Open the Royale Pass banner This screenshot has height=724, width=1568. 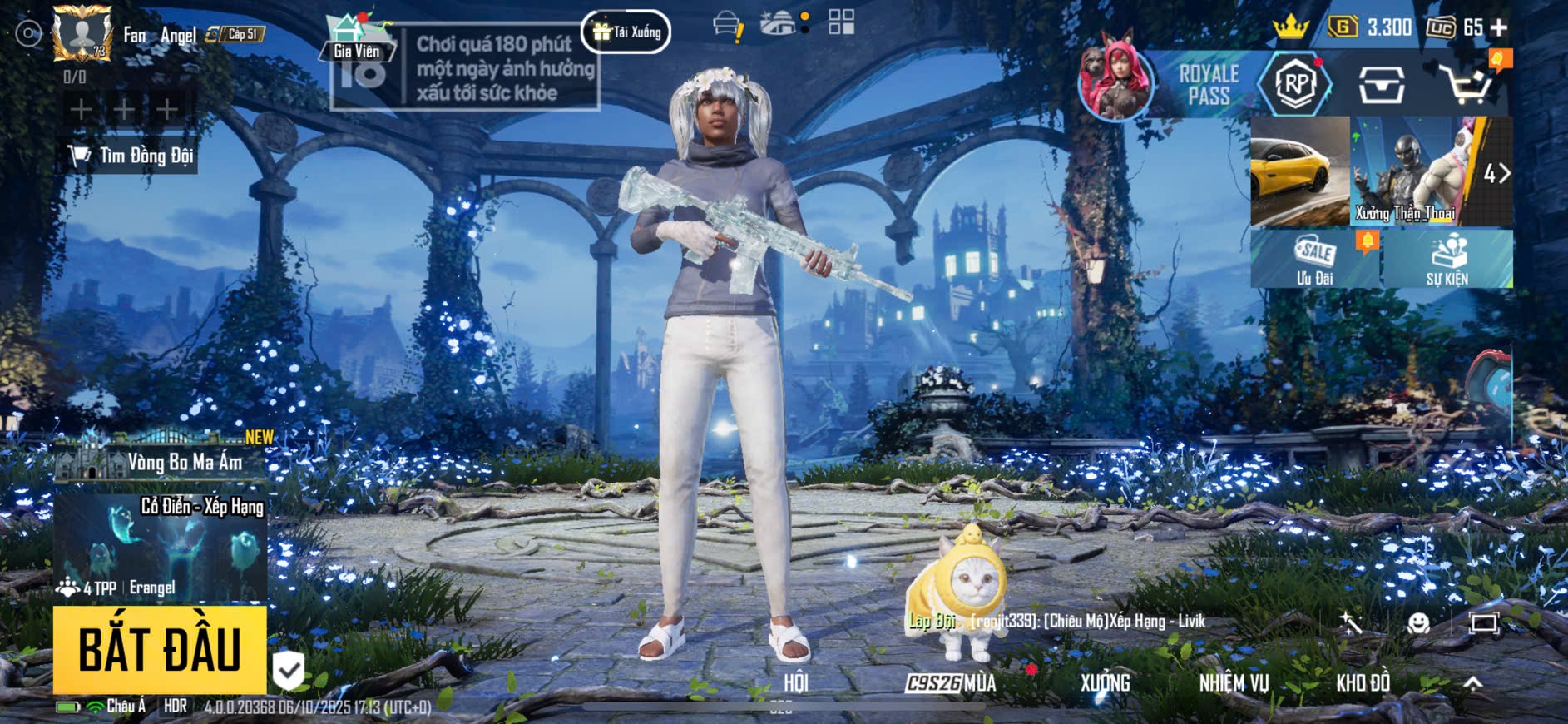pos(1207,85)
